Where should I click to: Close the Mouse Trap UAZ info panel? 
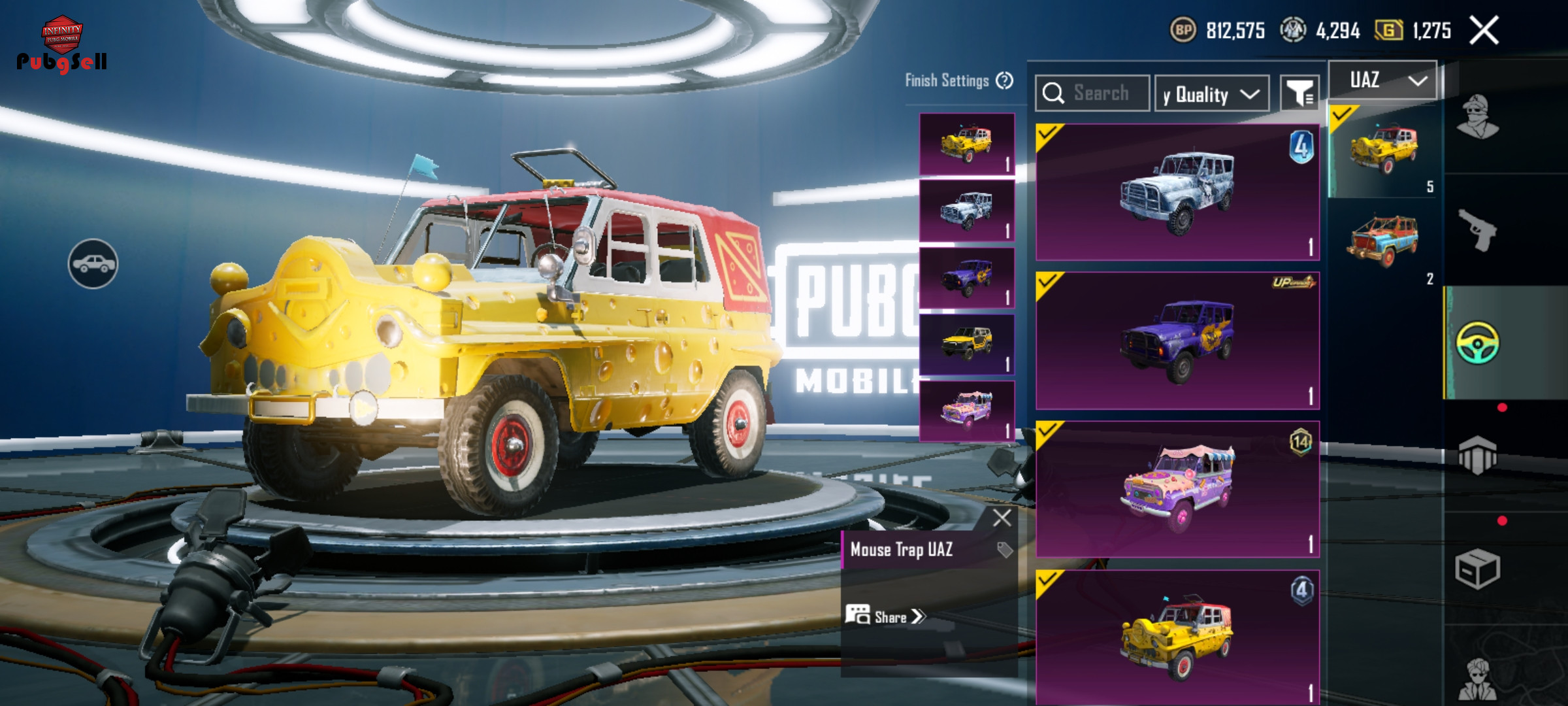(1002, 518)
